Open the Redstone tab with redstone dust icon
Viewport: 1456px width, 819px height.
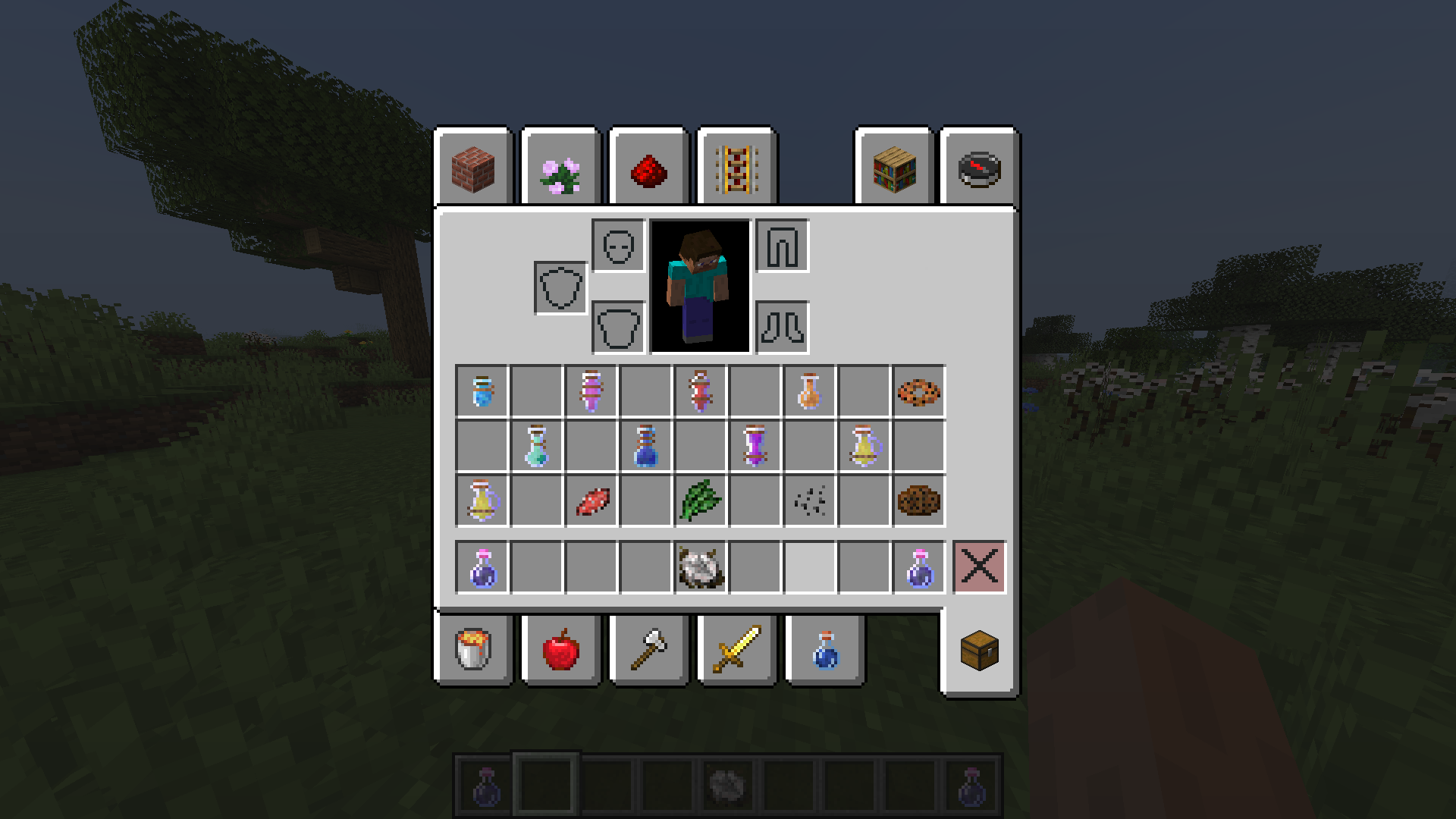coord(648,169)
